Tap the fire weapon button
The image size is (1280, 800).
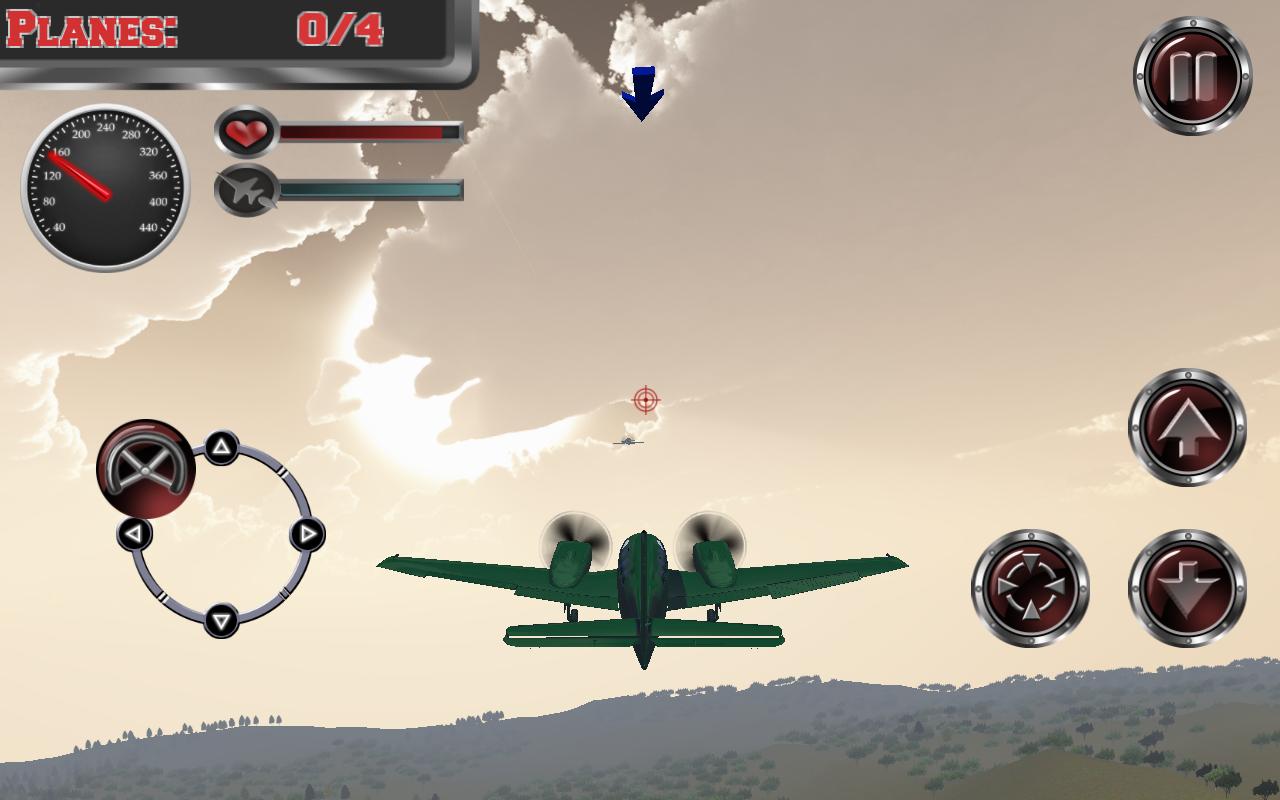1030,585
